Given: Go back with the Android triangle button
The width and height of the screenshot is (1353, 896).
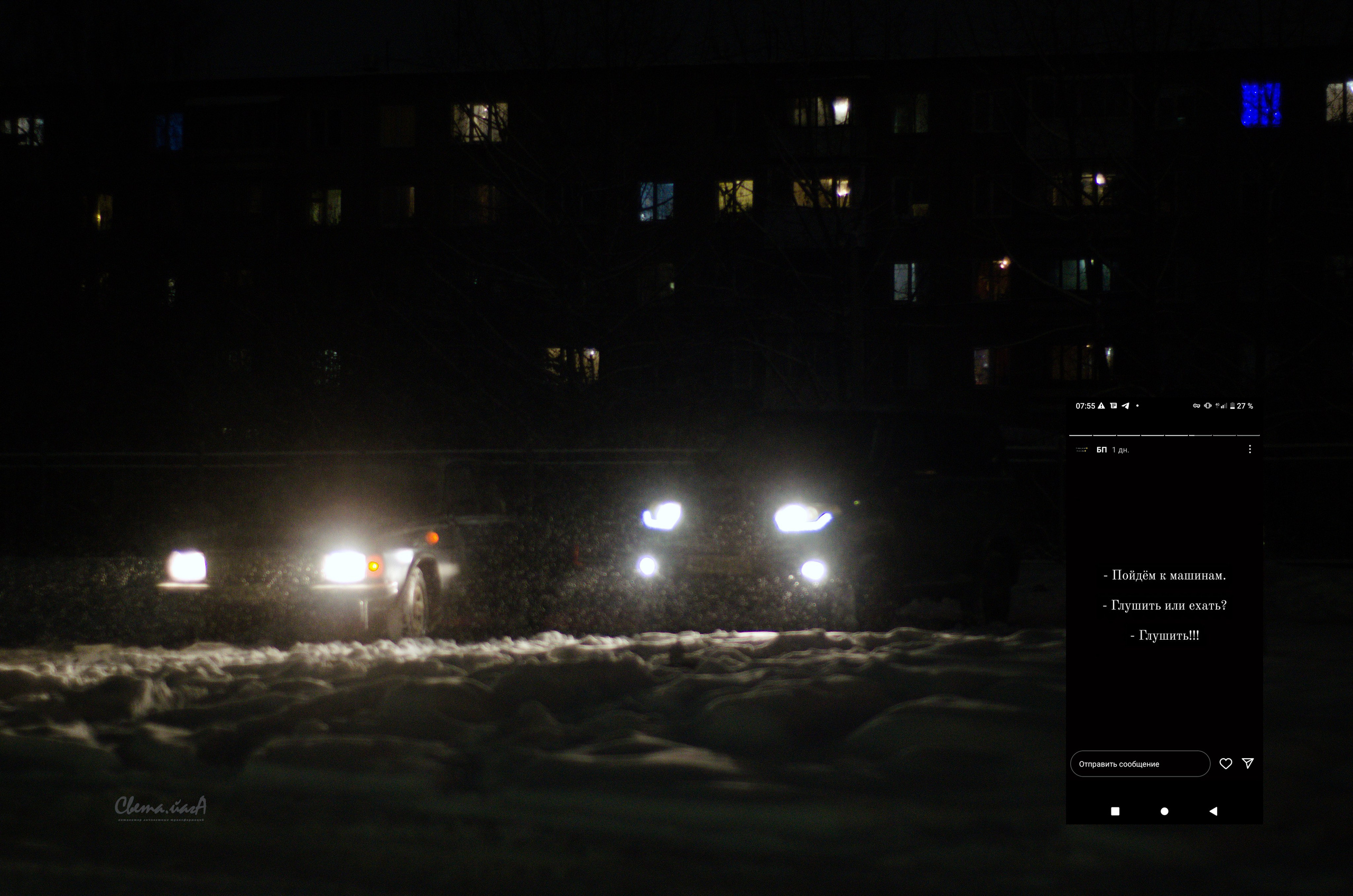Looking at the screenshot, I should [x=1213, y=811].
